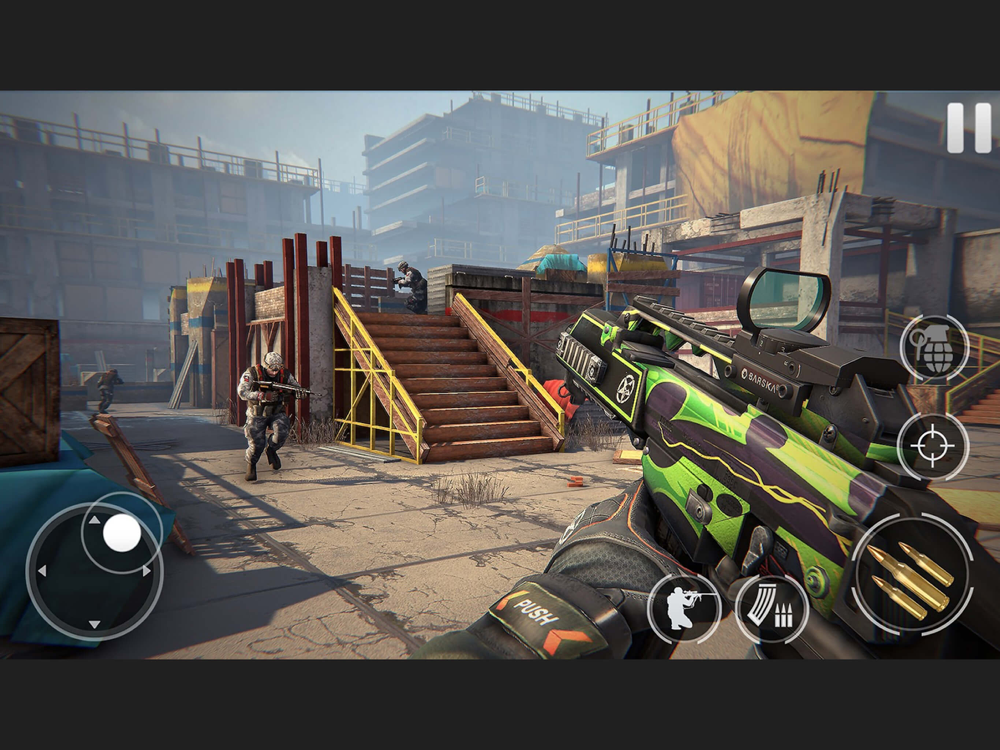The image size is (1000, 750).
Task: Pause the game with the pause button
Action: tap(968, 128)
